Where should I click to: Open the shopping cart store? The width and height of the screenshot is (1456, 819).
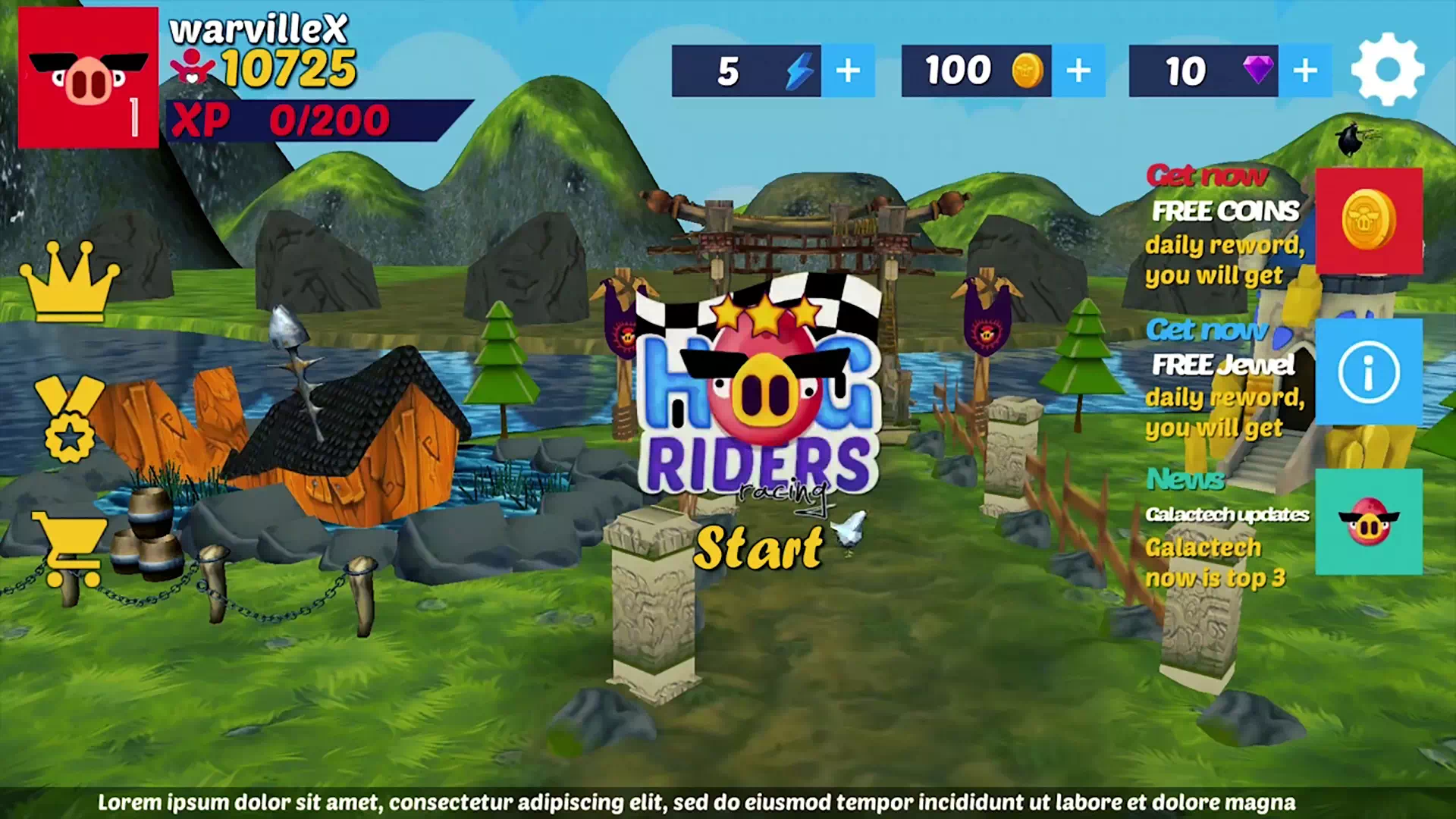pyautogui.click(x=69, y=548)
